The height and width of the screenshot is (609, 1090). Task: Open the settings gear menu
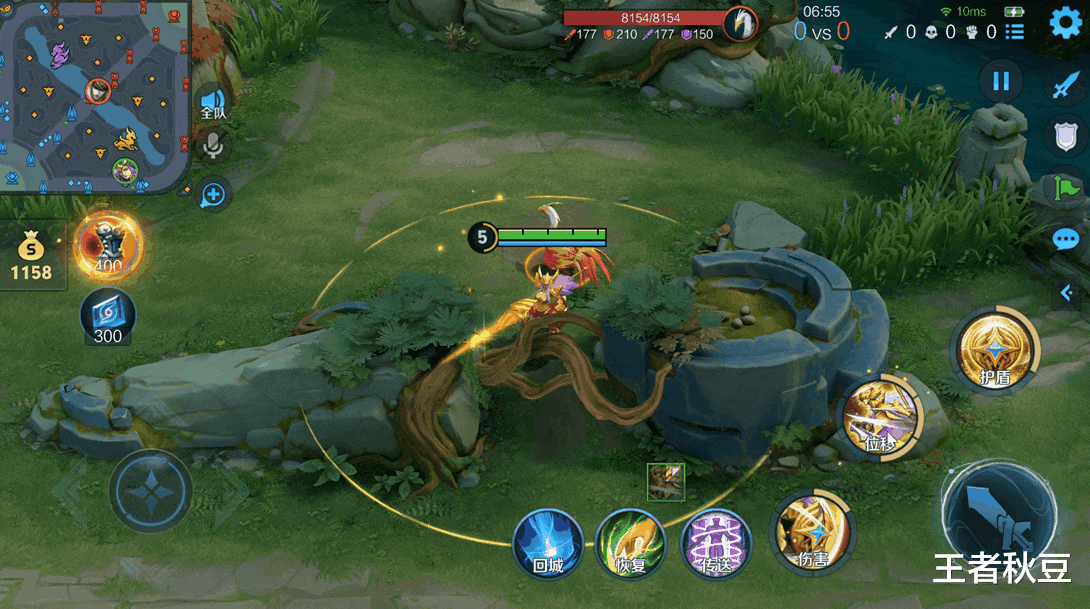[x=1065, y=23]
